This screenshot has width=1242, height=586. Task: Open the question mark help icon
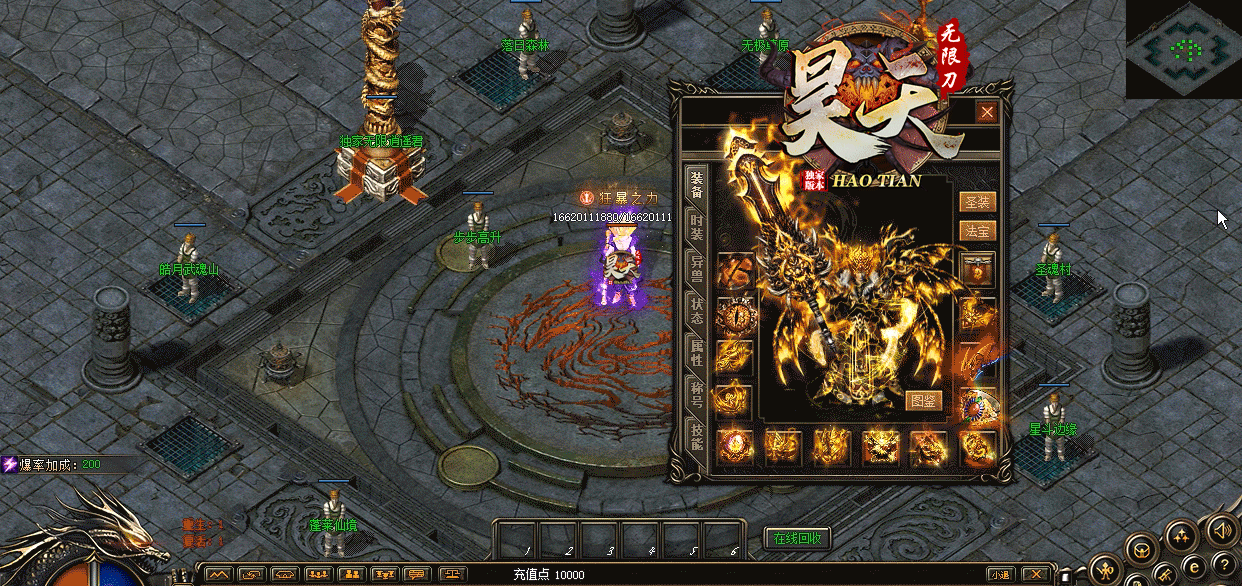click(1222, 565)
